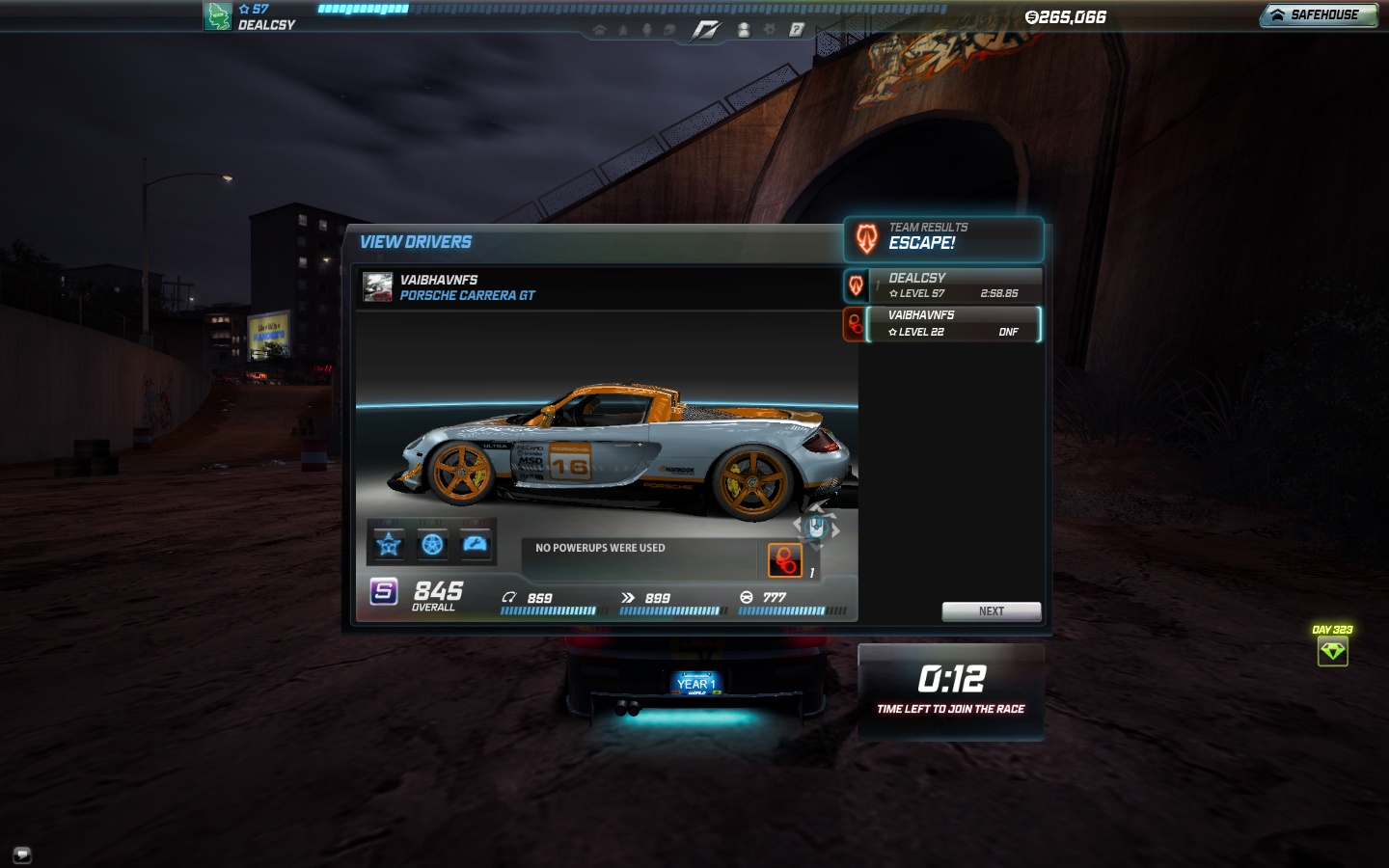Click the Need for Speed logo button

705,31
